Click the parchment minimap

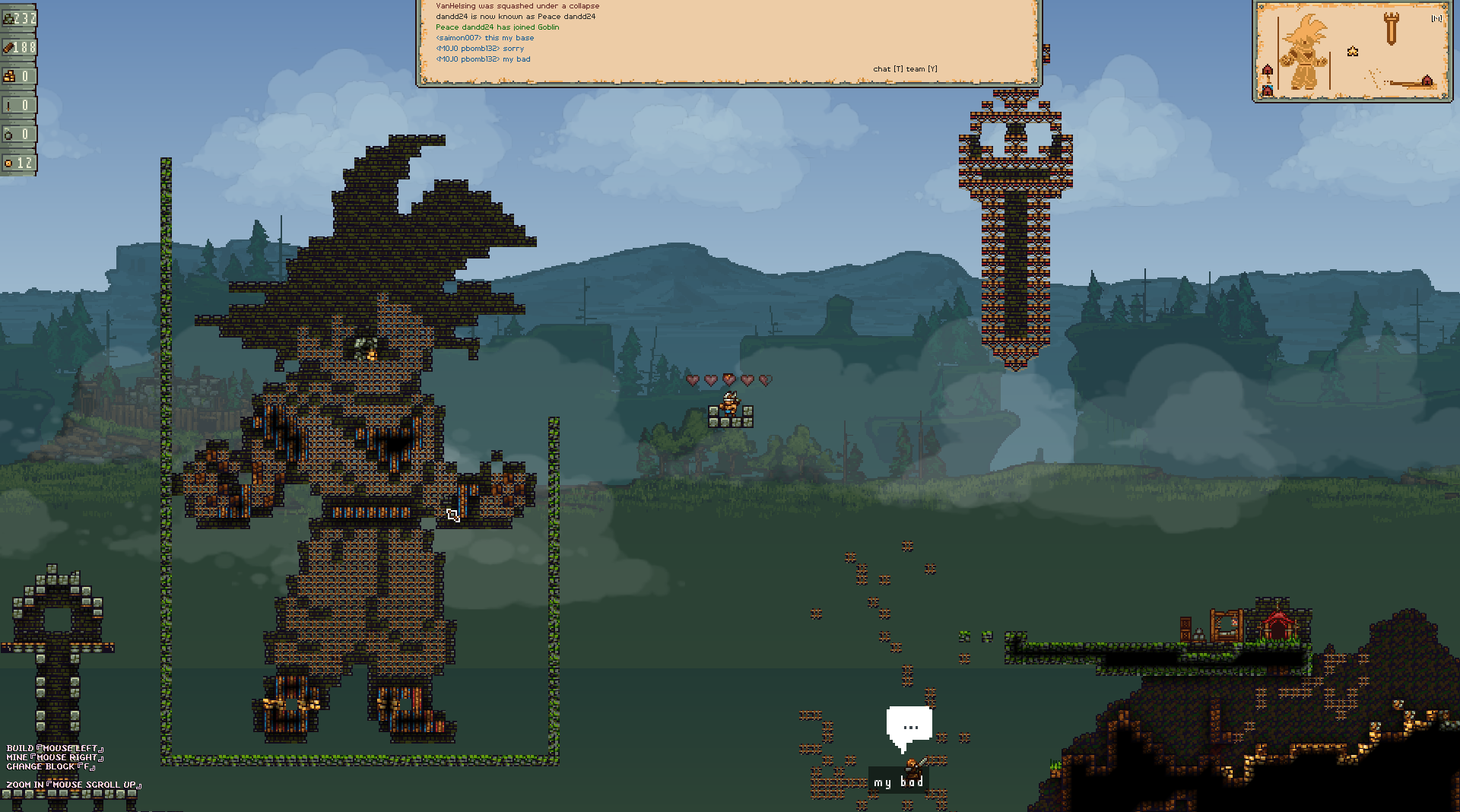1352,51
